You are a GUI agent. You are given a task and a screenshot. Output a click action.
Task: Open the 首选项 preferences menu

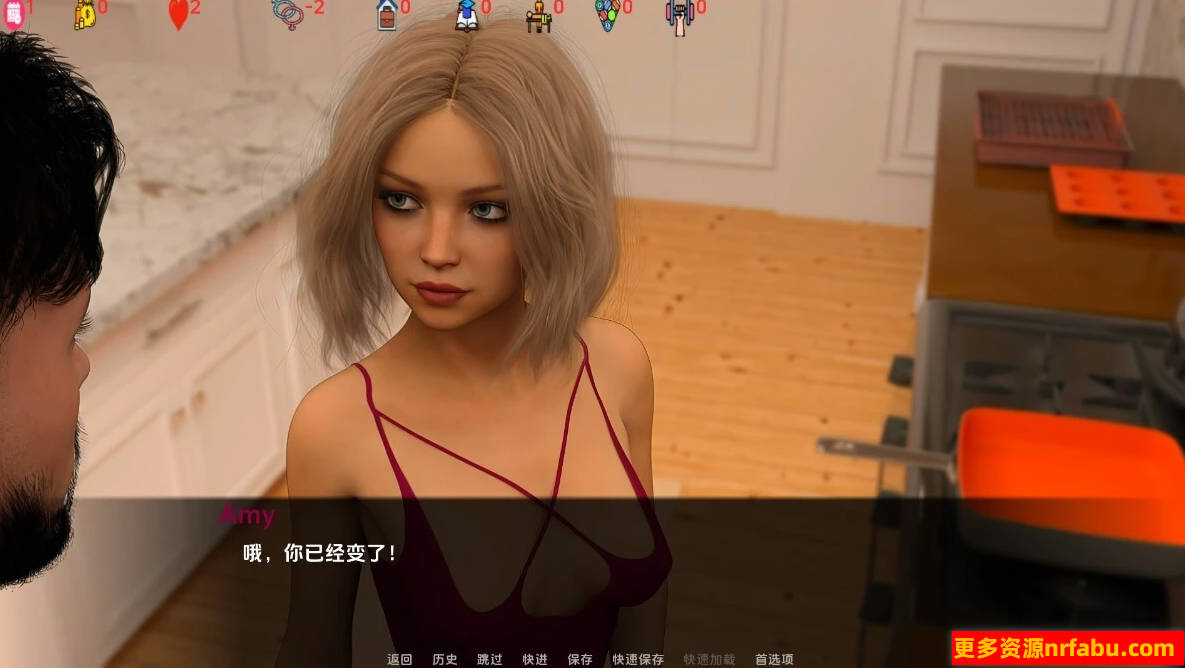click(774, 659)
